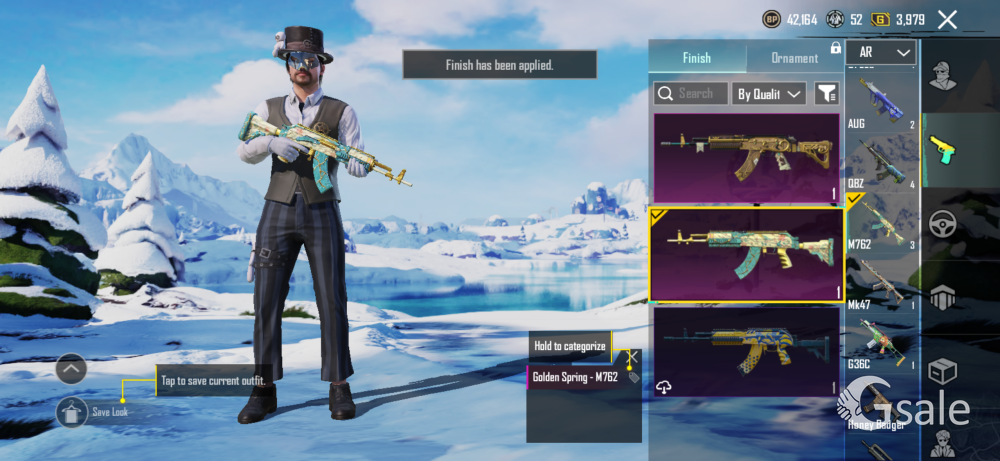1000x461 pixels.
Task: Open the character outfit category
Action: (943, 75)
